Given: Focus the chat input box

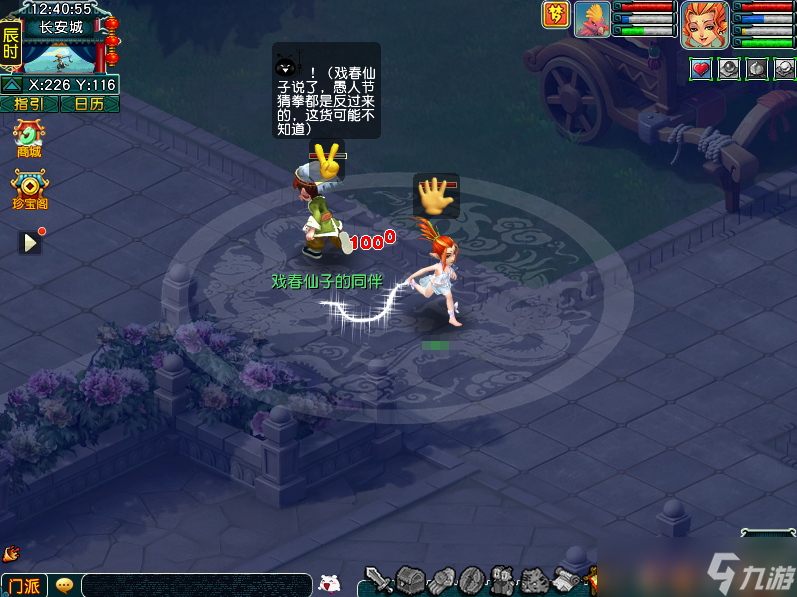Looking at the screenshot, I should [x=196, y=585].
